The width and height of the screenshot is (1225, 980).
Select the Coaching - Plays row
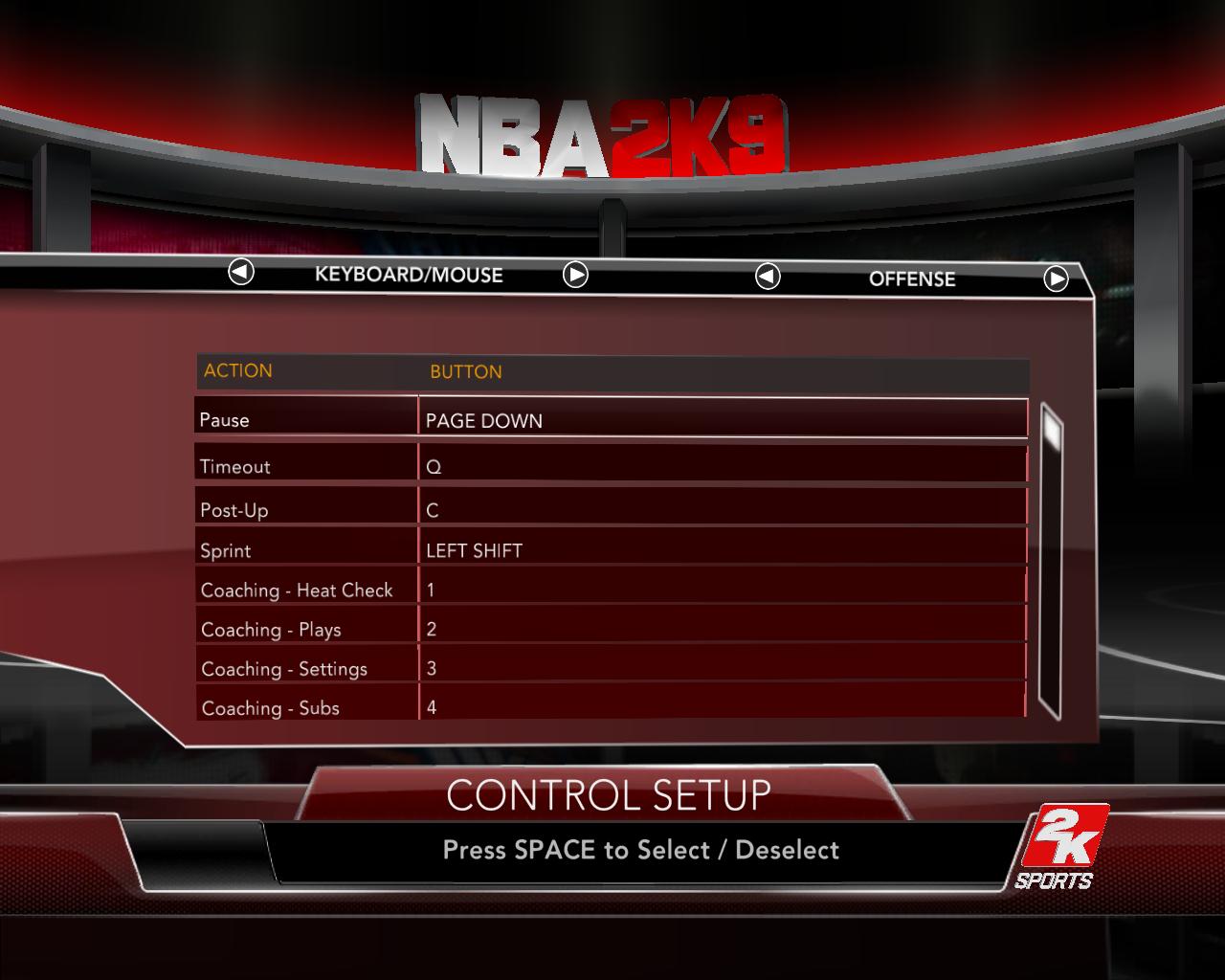coord(612,628)
